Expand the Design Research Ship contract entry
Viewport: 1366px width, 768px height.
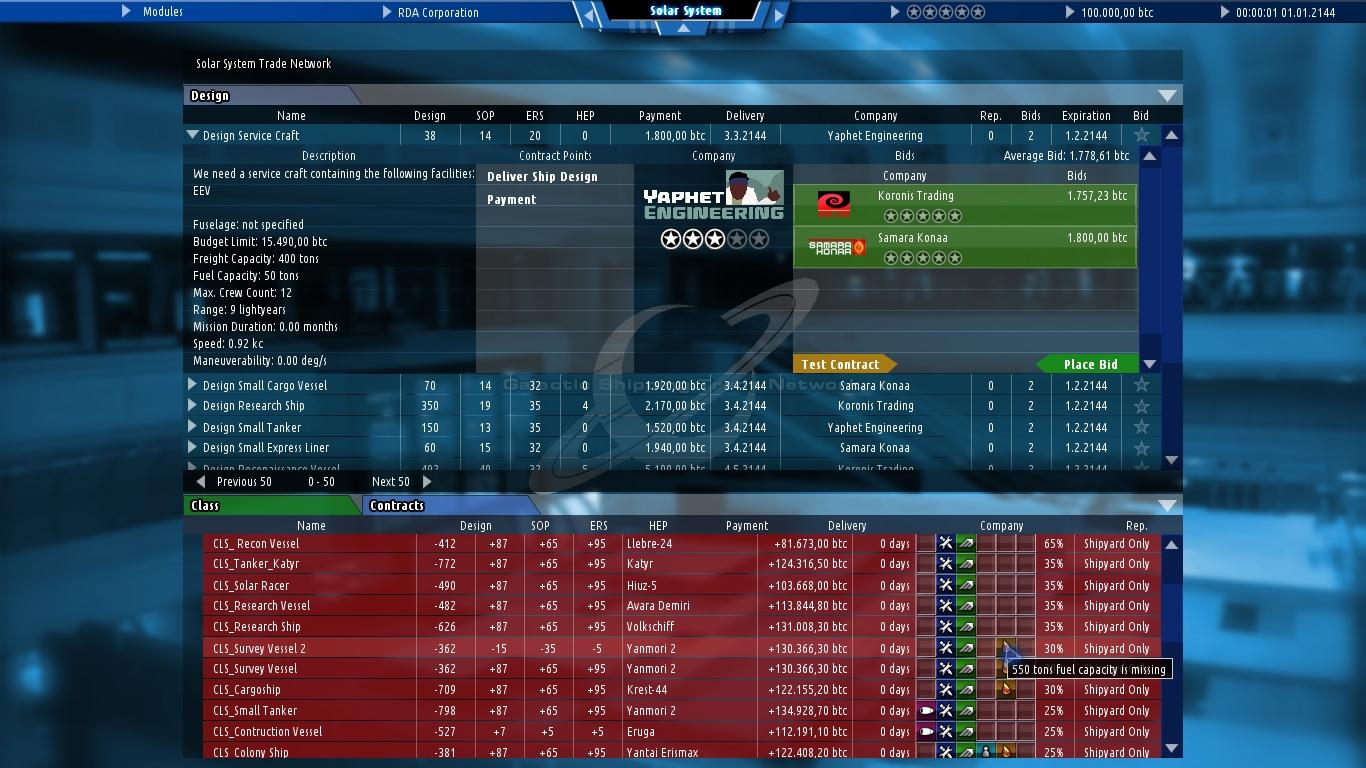191,406
